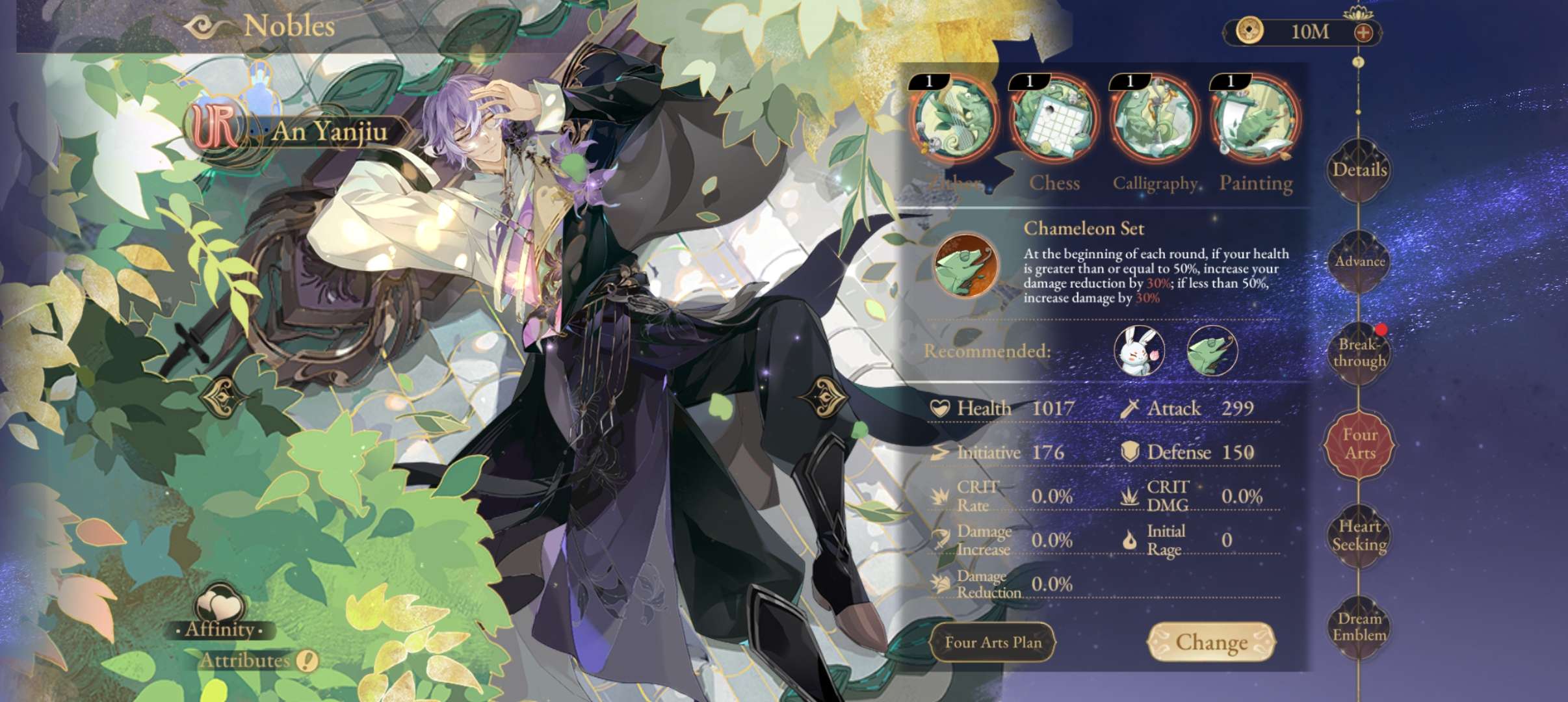The height and width of the screenshot is (702, 1568).
Task: Open the Dream Emblem tab
Action: (1359, 627)
